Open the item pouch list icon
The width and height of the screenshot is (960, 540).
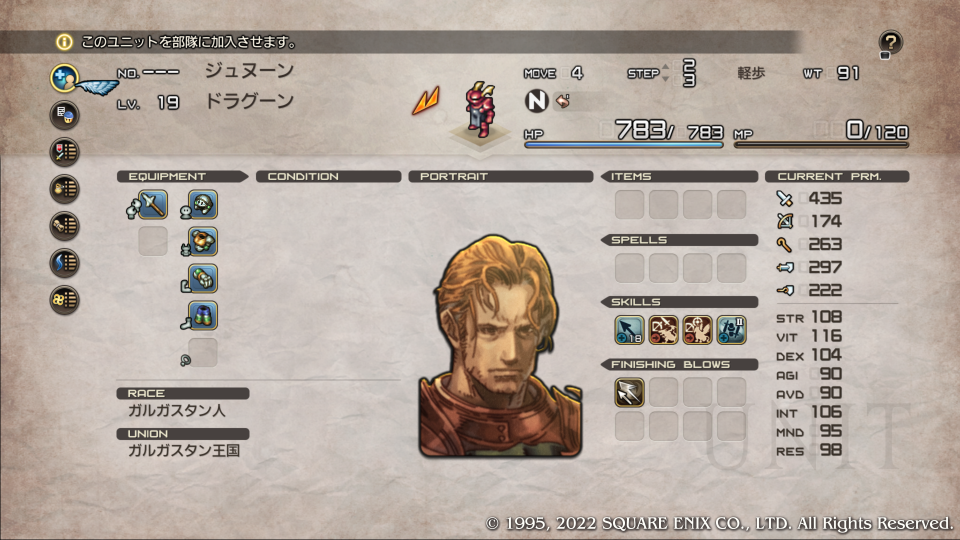(65, 188)
